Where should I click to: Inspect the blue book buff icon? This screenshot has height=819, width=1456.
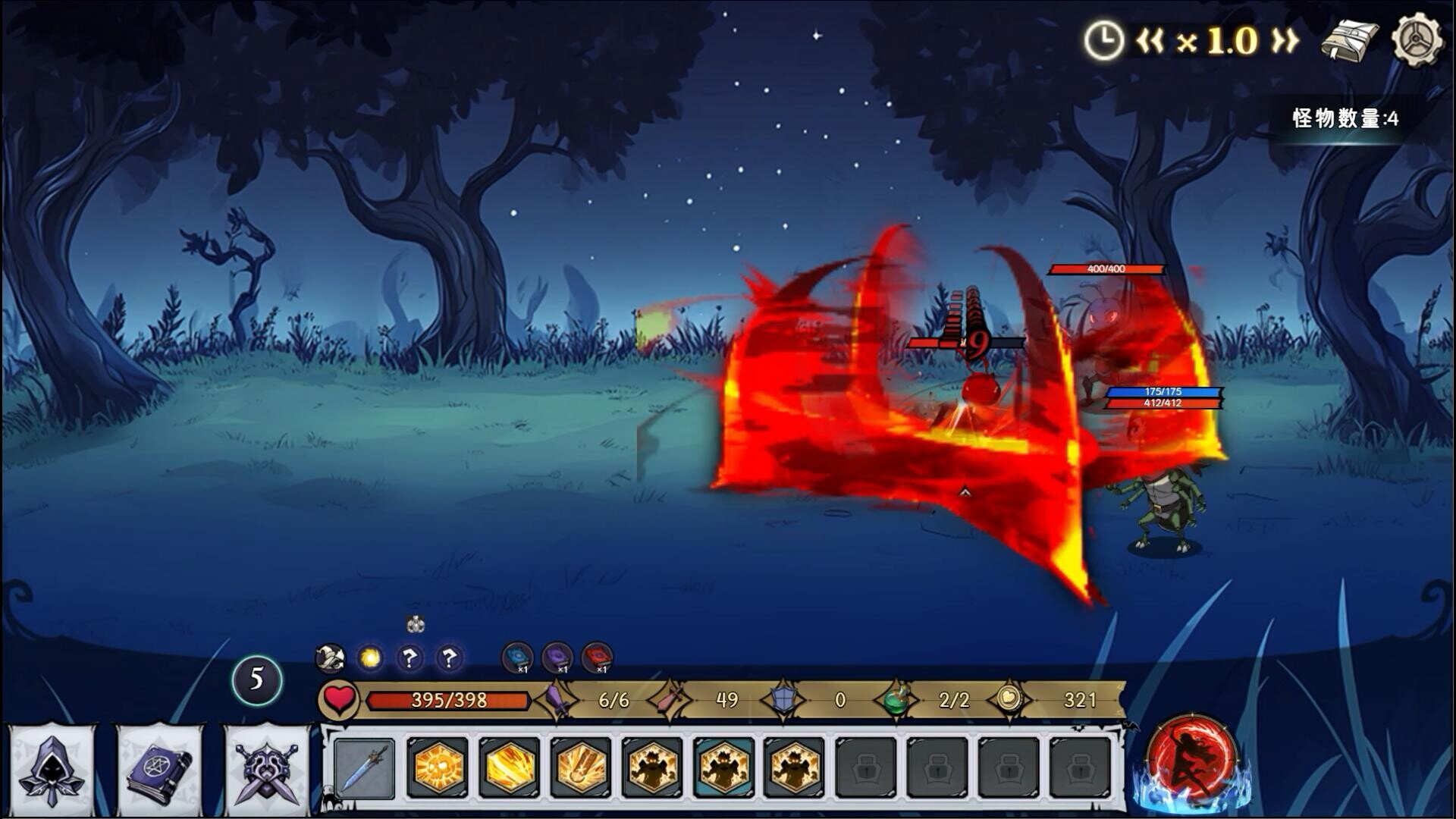click(518, 657)
